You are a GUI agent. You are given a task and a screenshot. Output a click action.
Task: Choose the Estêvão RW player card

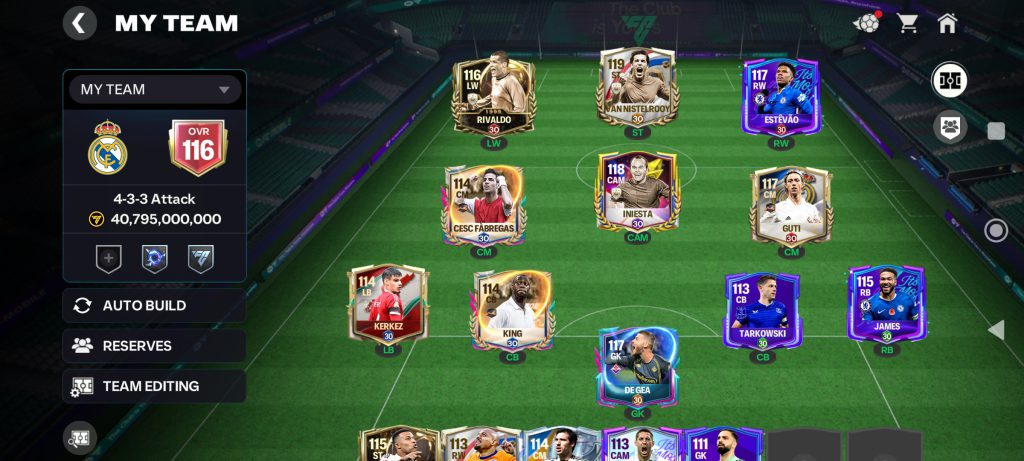(781, 97)
